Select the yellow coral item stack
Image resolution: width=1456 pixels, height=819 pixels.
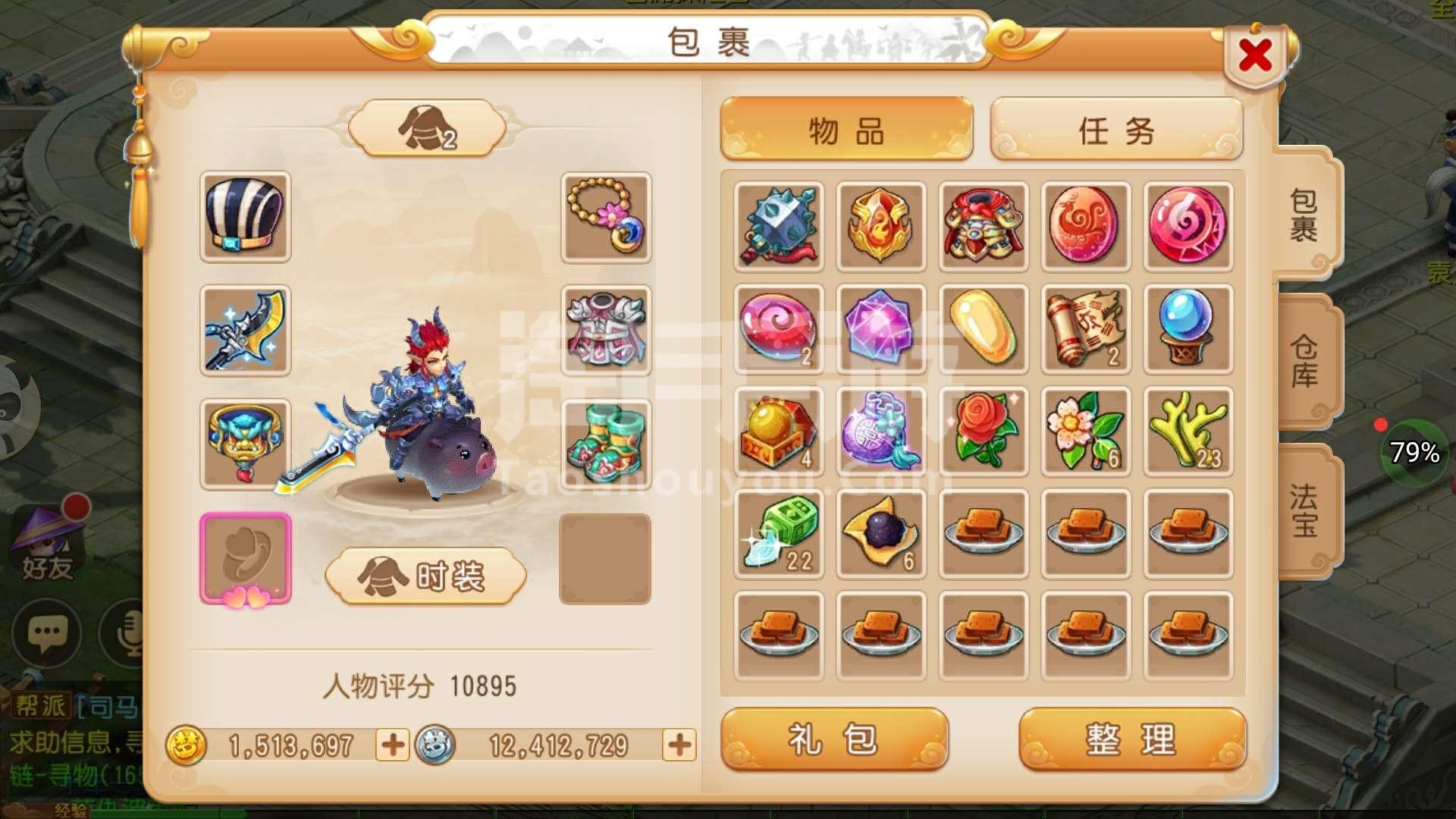(x=1188, y=431)
